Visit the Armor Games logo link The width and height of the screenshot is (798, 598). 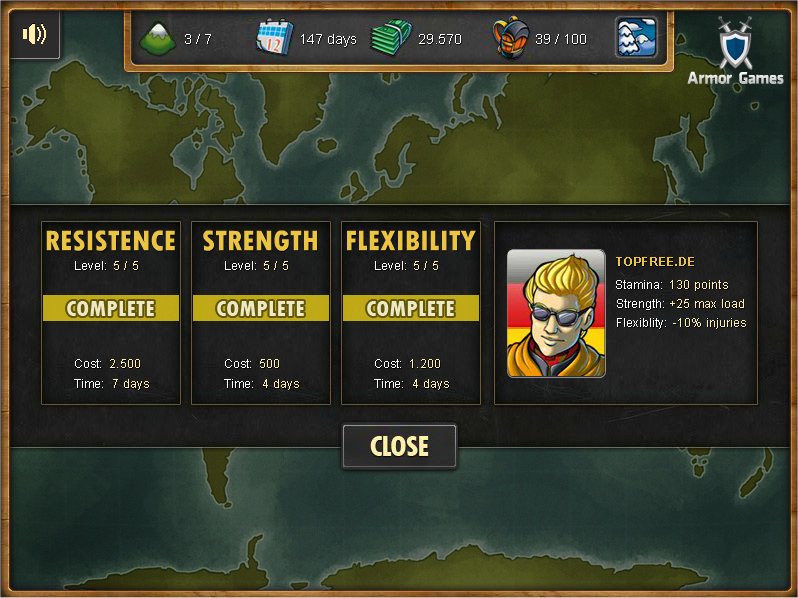coord(735,52)
